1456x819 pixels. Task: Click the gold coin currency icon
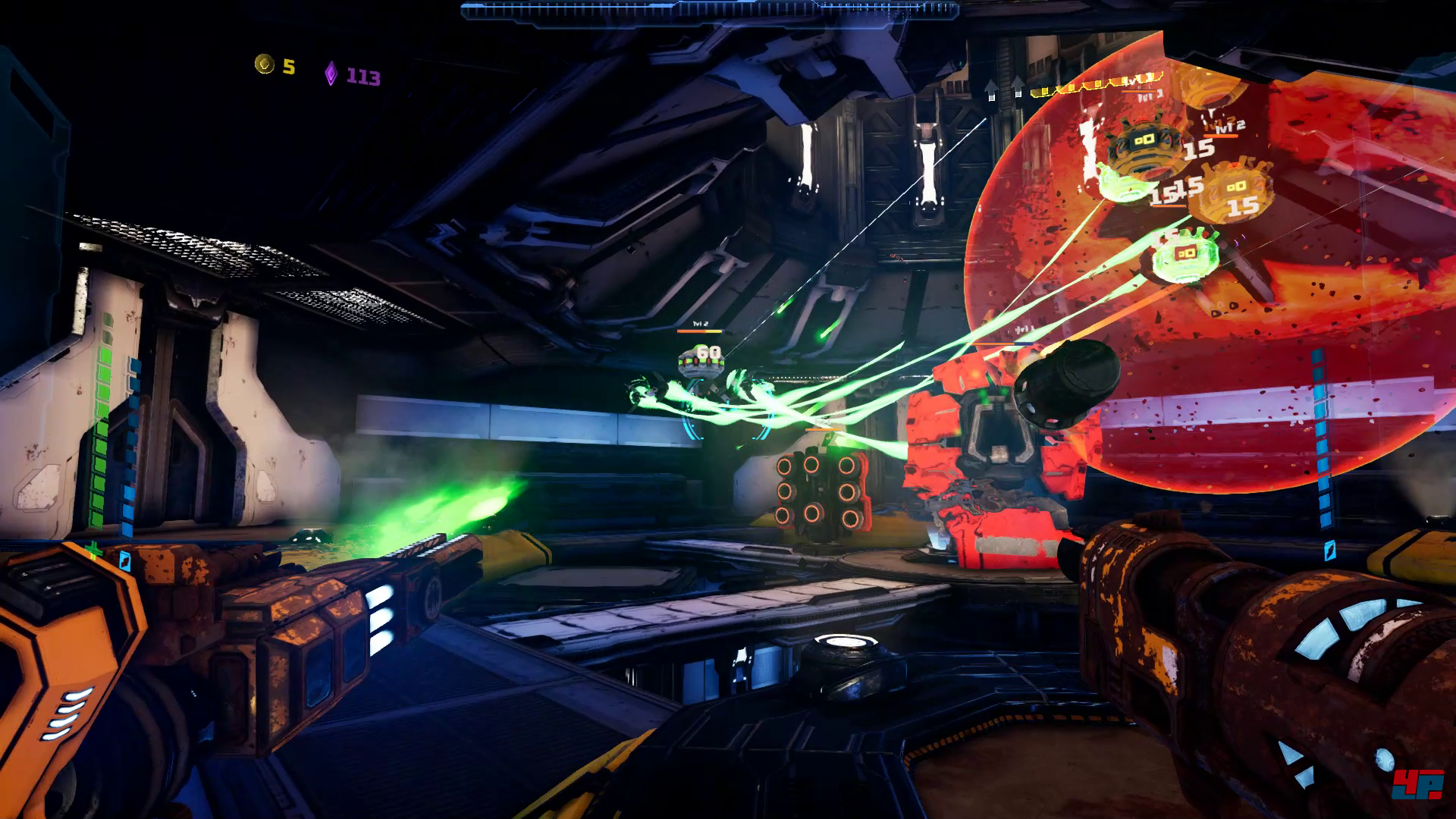click(264, 64)
